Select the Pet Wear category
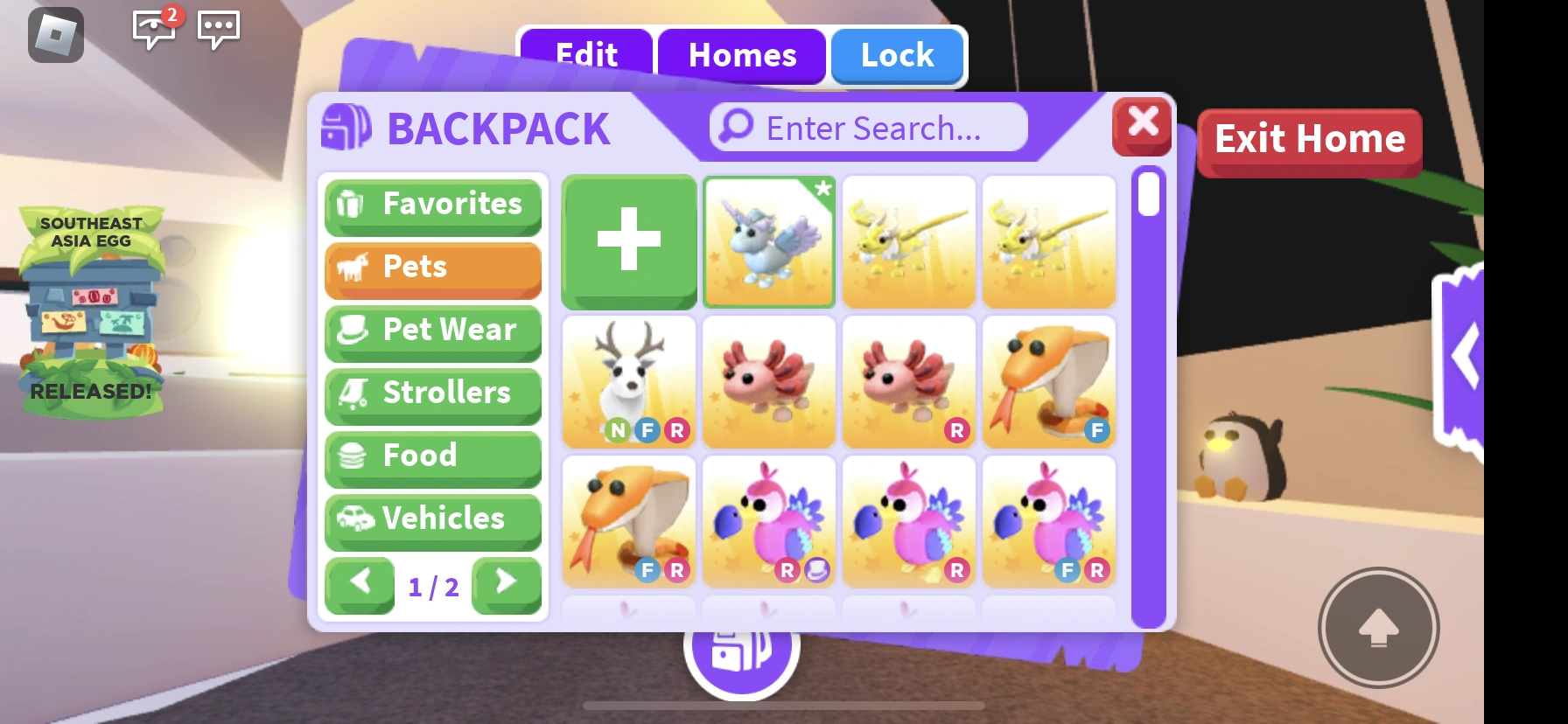1568x724 pixels. [x=432, y=331]
